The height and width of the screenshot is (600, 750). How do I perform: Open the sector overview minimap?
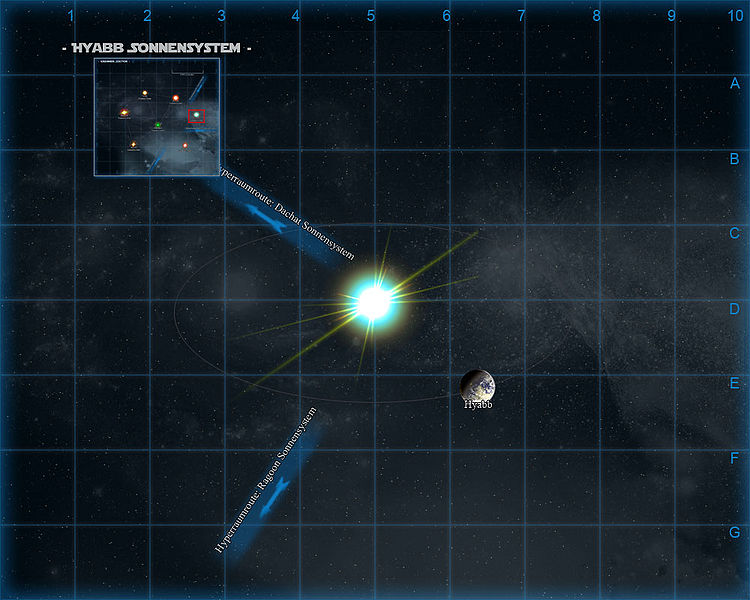click(x=157, y=117)
